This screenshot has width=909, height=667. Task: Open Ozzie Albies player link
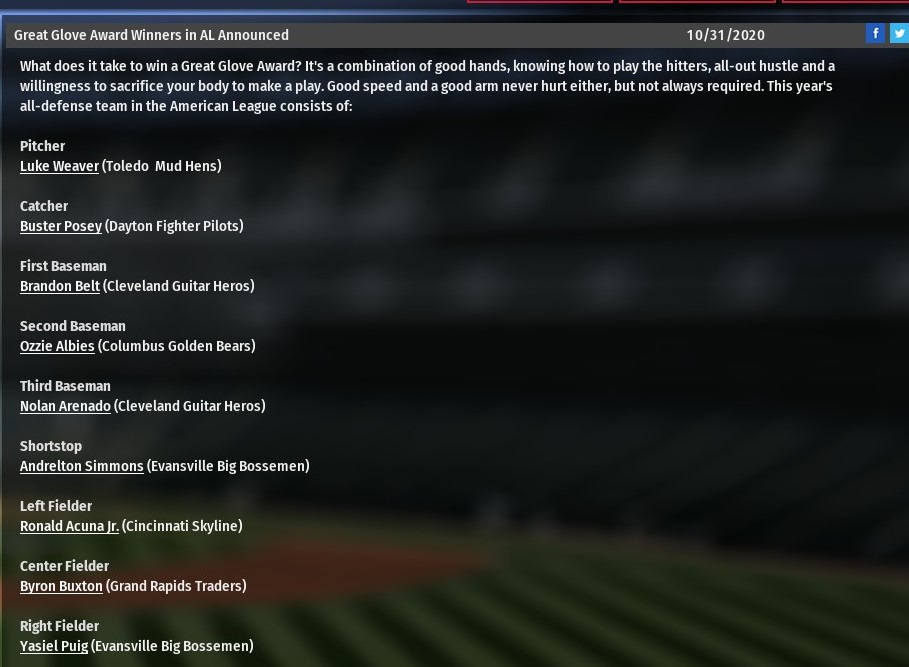click(x=57, y=346)
